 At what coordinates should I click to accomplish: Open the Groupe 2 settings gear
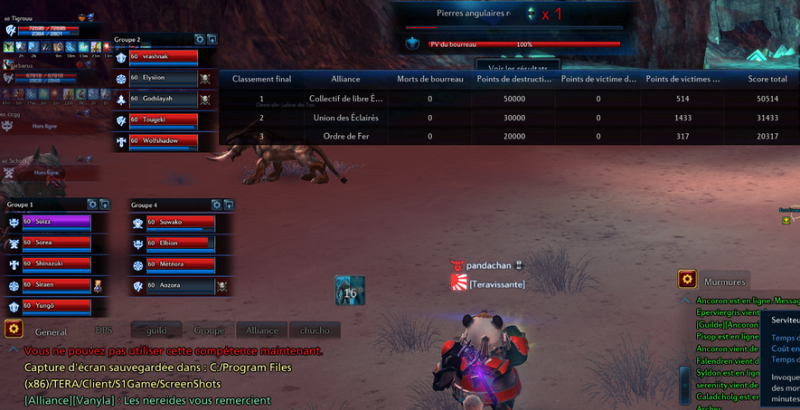199,39
